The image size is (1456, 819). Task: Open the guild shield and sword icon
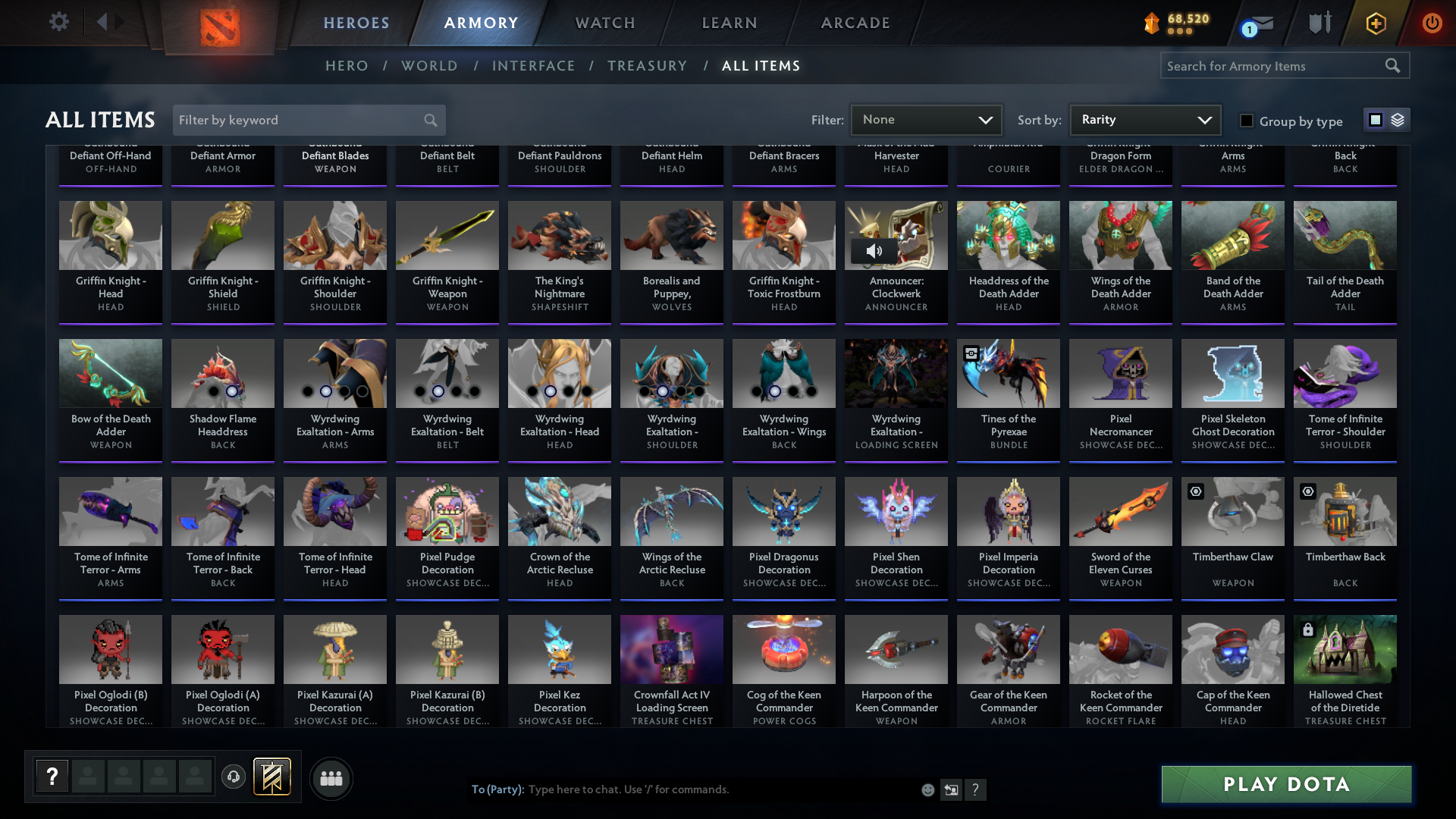click(x=1319, y=24)
